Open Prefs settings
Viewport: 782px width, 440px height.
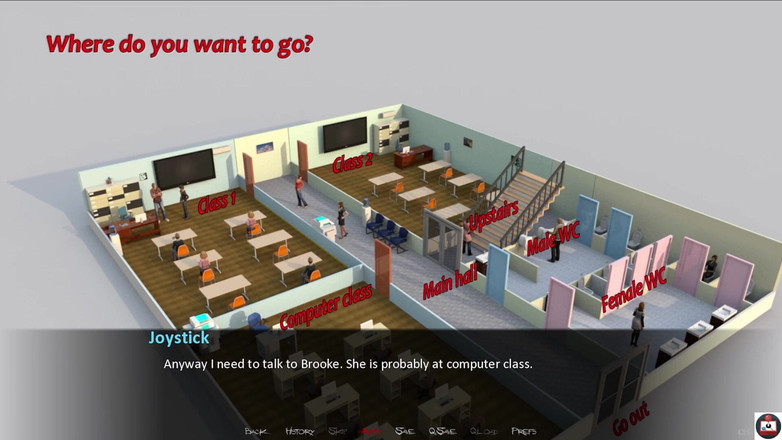(523, 431)
